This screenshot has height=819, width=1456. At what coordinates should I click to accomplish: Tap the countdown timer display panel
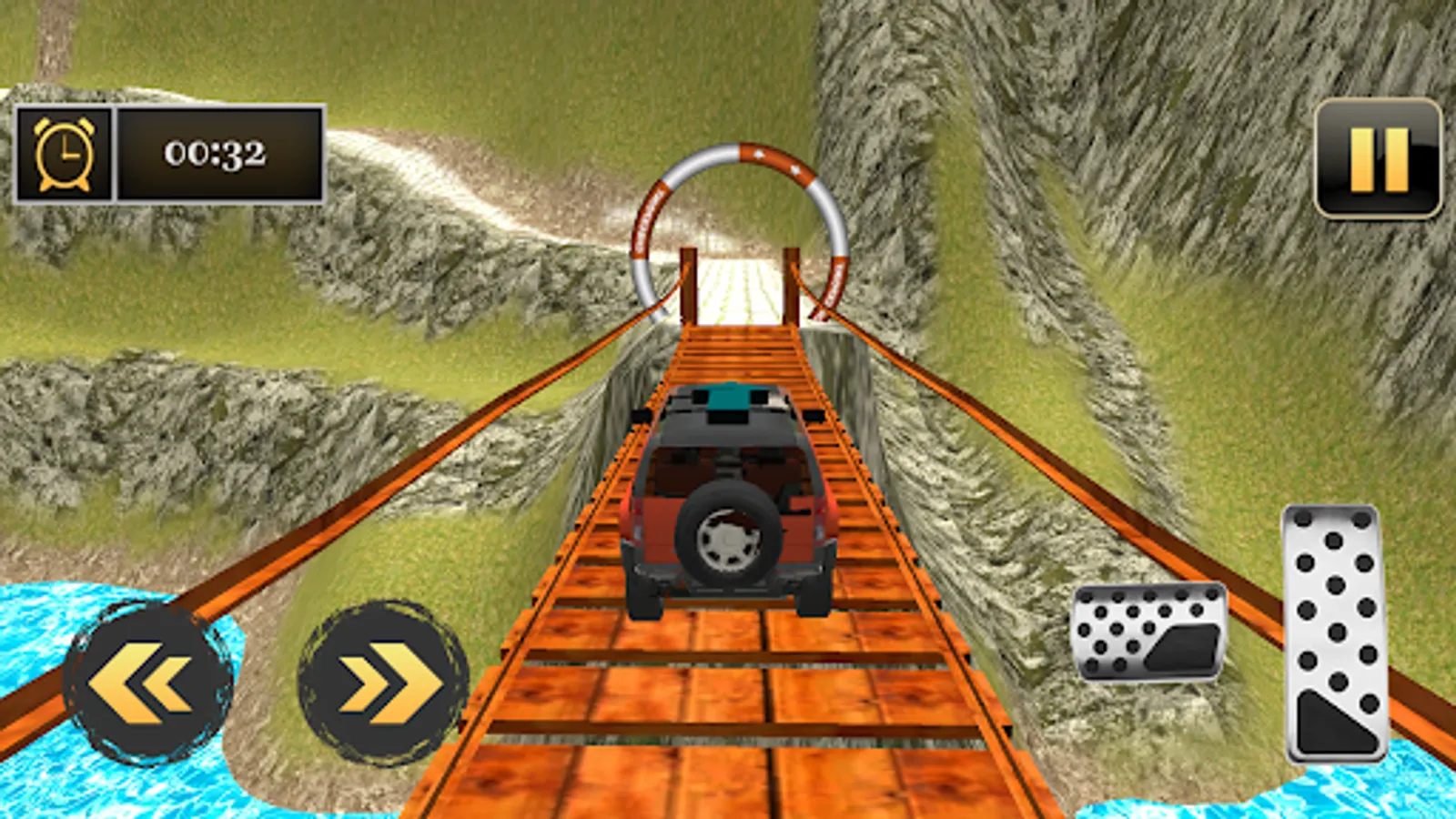(x=216, y=153)
